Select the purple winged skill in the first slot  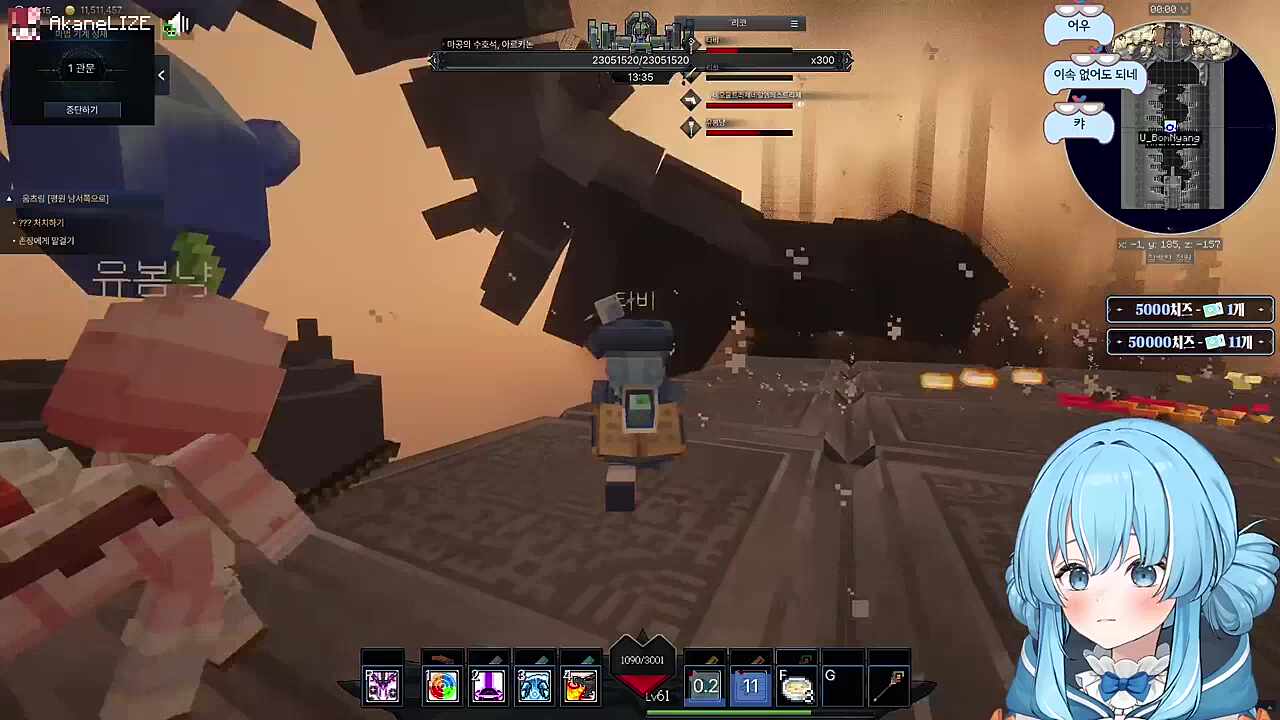[x=382, y=685]
